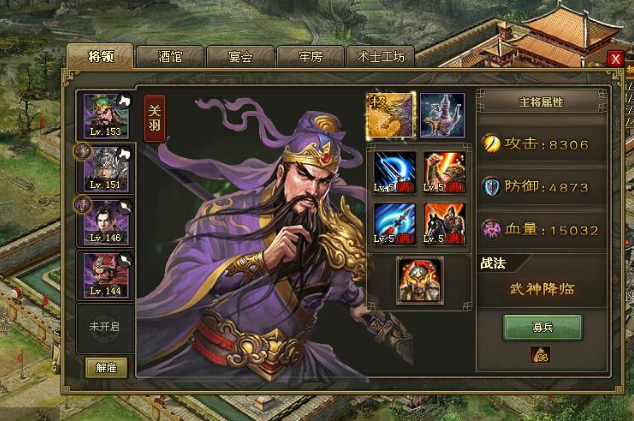Switch to the 将领 generals tab
634x421 pixels.
tap(99, 56)
